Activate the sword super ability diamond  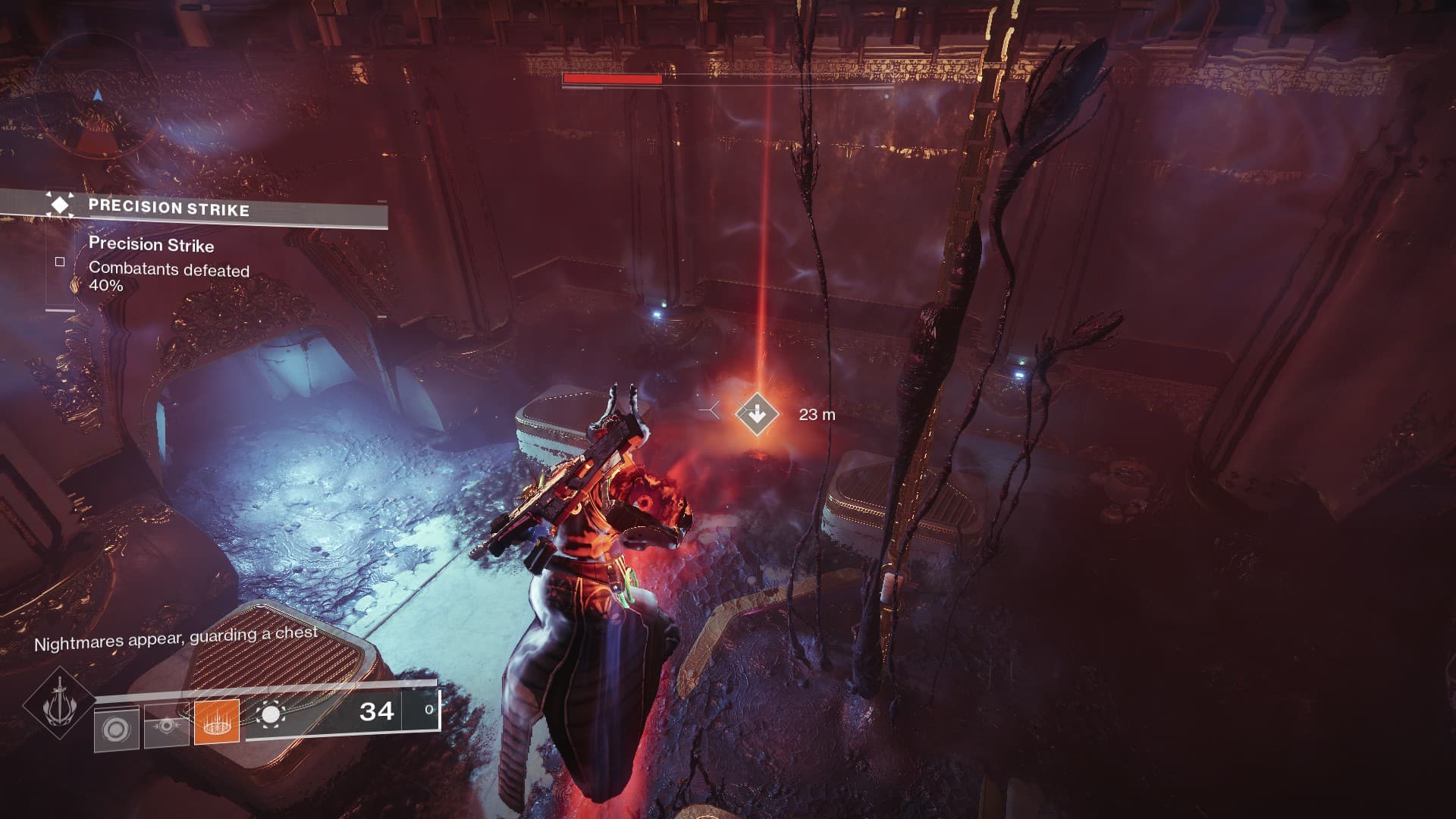coord(58,704)
